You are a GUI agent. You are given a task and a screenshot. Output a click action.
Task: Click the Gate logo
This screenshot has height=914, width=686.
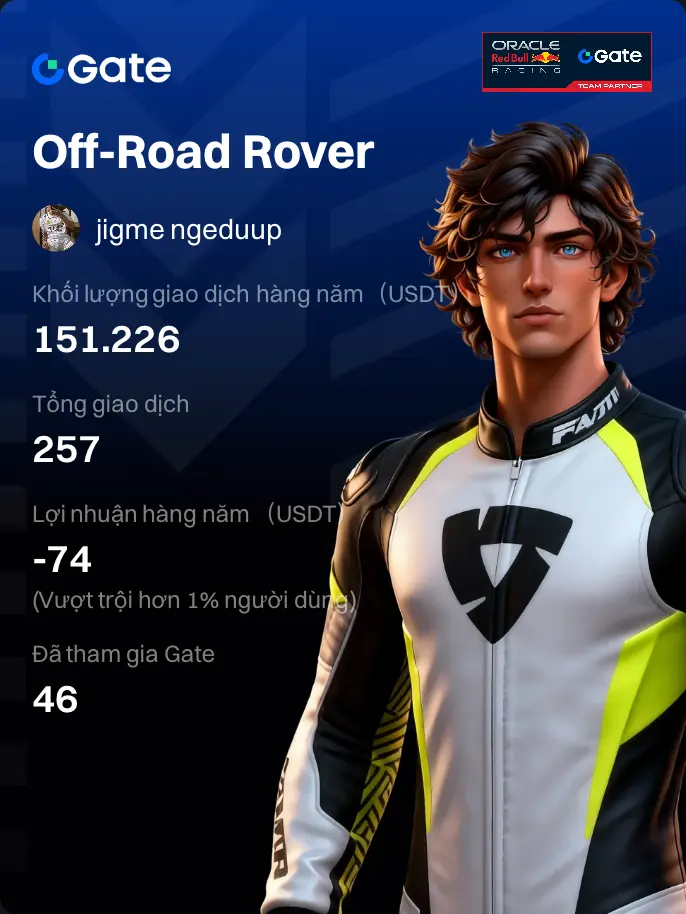coord(101,68)
